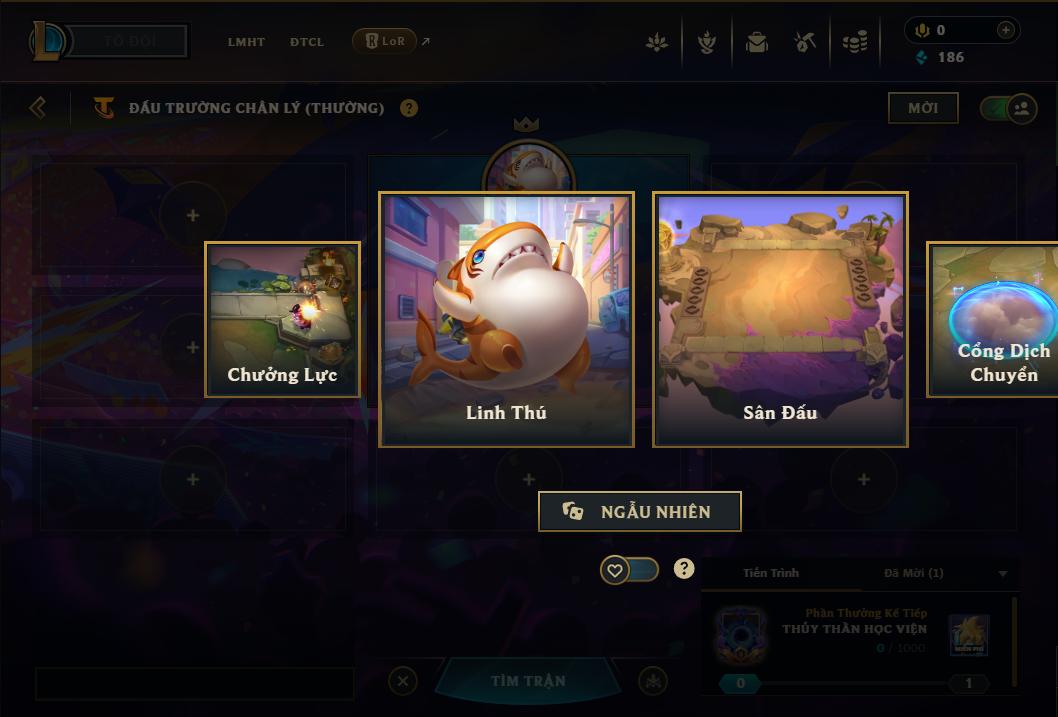The width and height of the screenshot is (1058, 717).
Task: Choose the Sân Đấu arena card
Action: click(780, 319)
